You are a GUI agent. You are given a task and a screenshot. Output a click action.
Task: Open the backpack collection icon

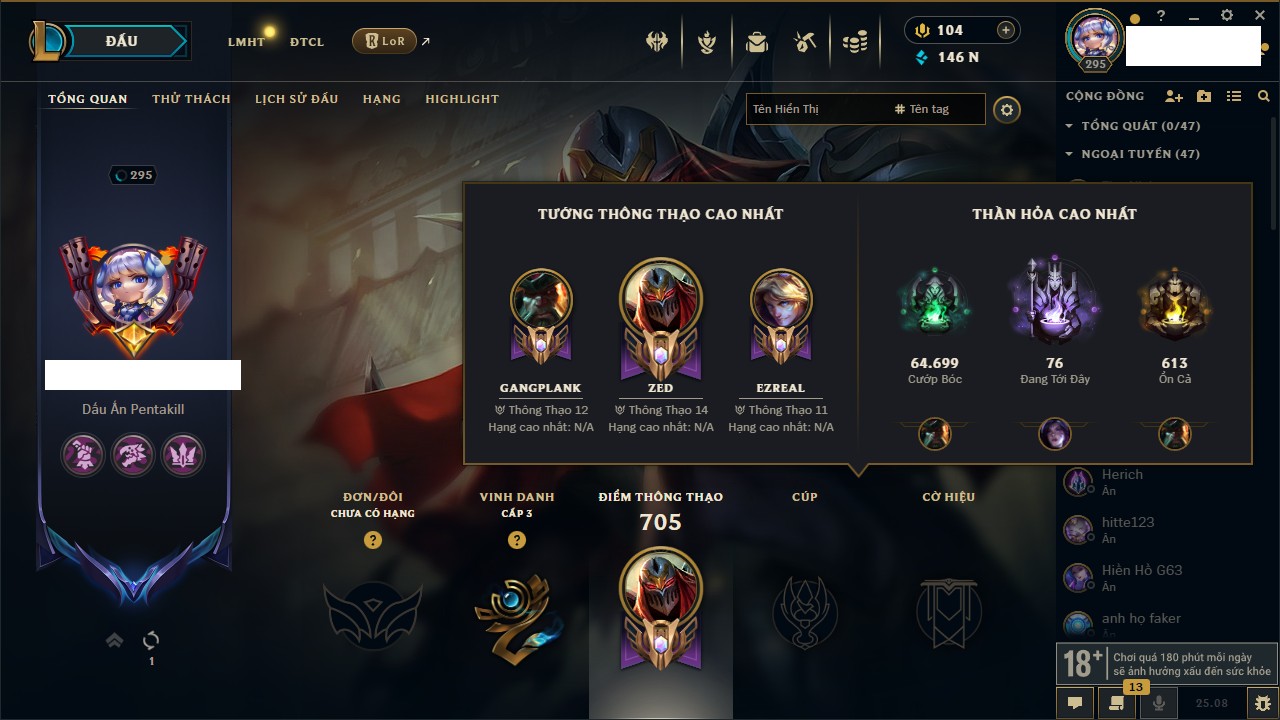[x=757, y=42]
